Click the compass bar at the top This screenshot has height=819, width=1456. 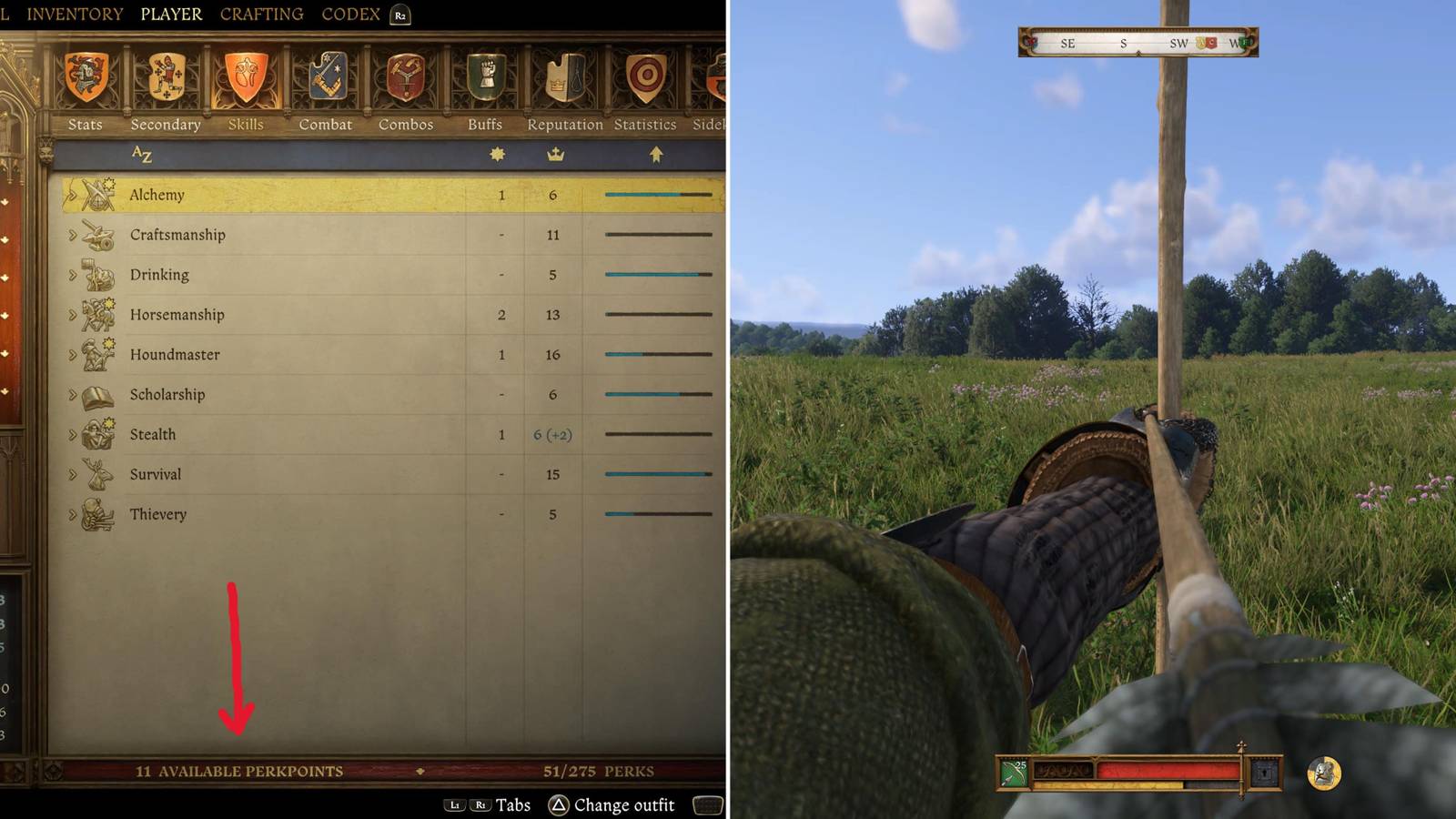click(1136, 42)
